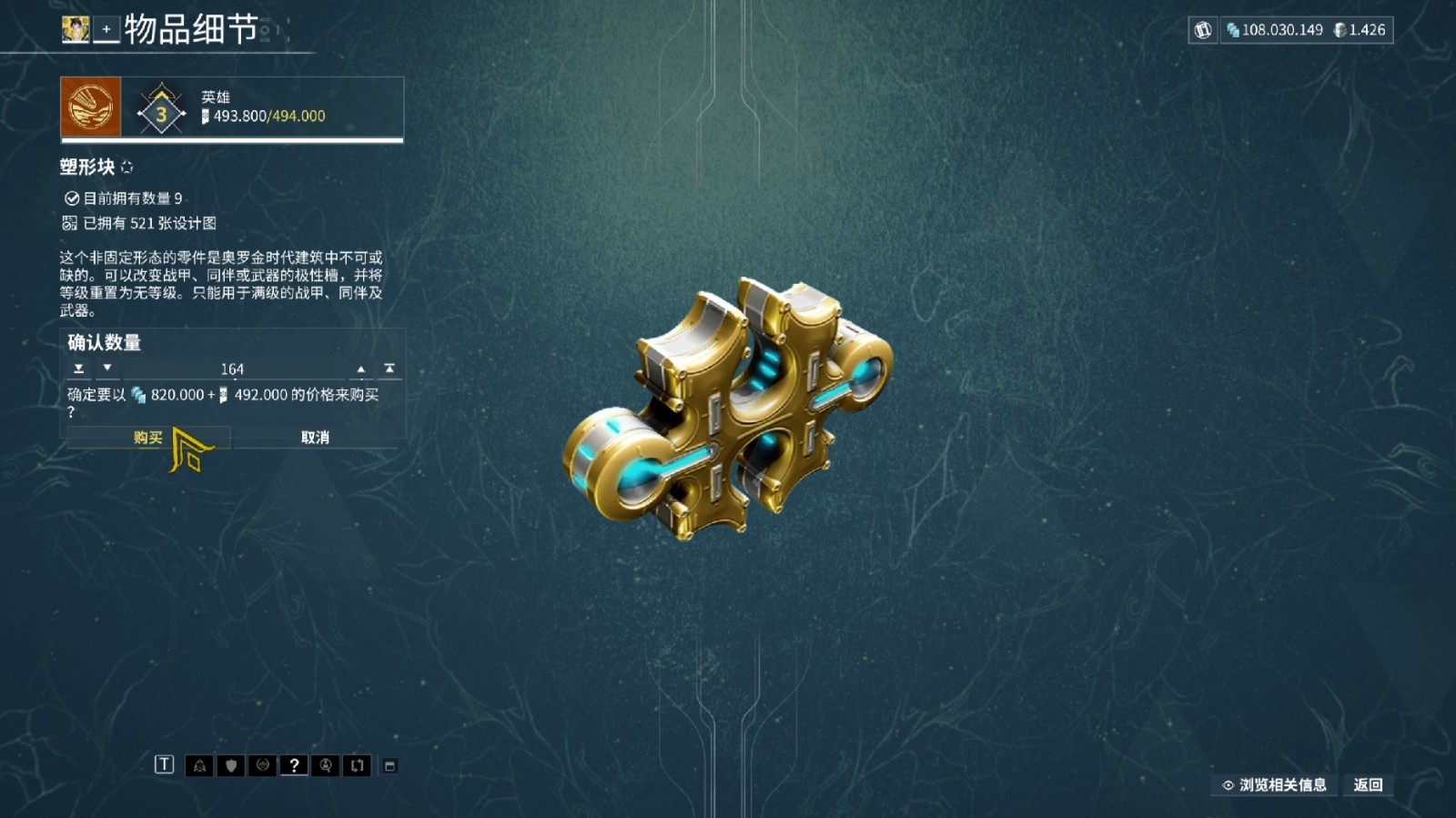The height and width of the screenshot is (818, 1456).
Task: Click the player profile search icon
Action: (326, 765)
